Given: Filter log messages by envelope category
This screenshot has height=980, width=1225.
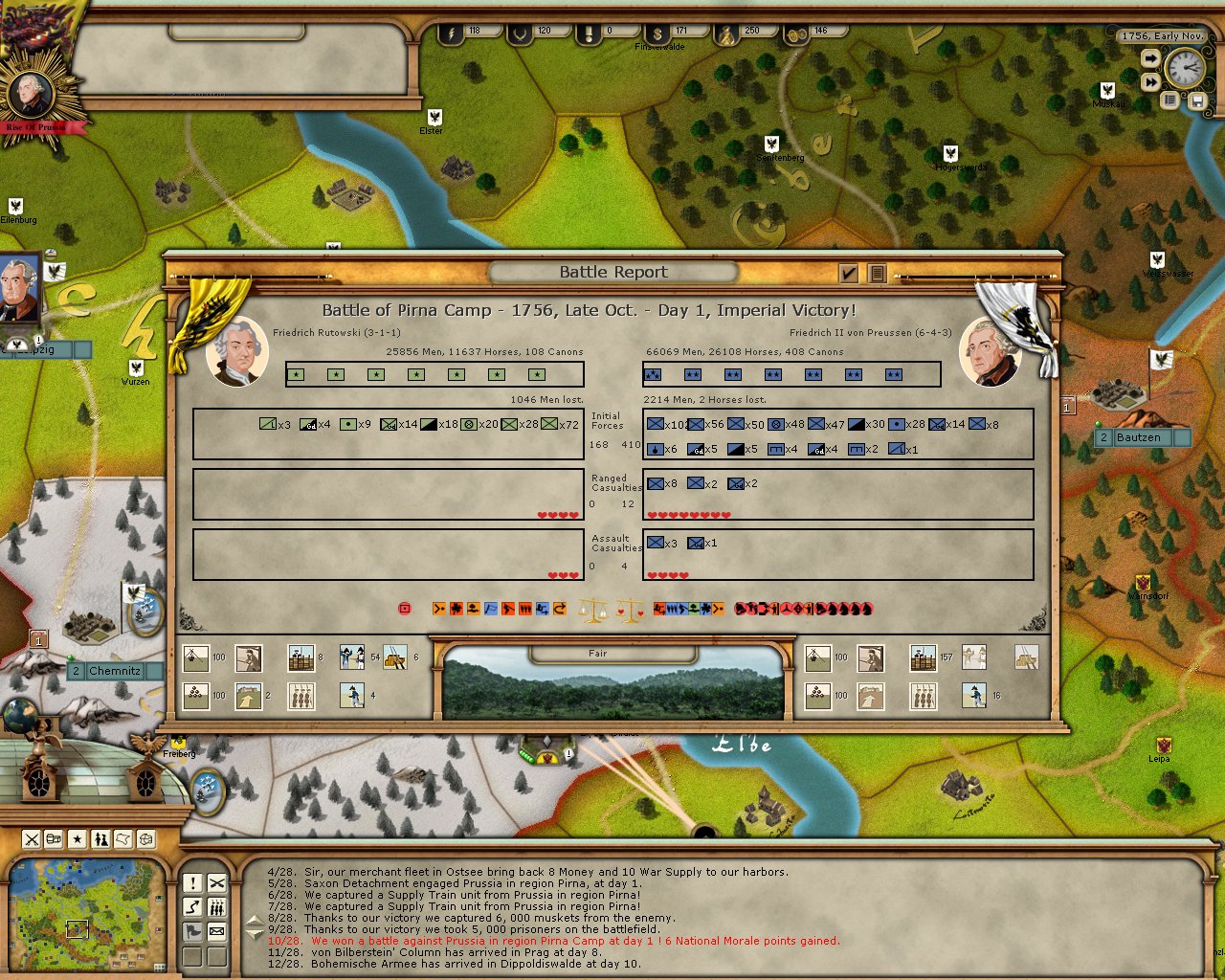Looking at the screenshot, I should pos(217,931).
